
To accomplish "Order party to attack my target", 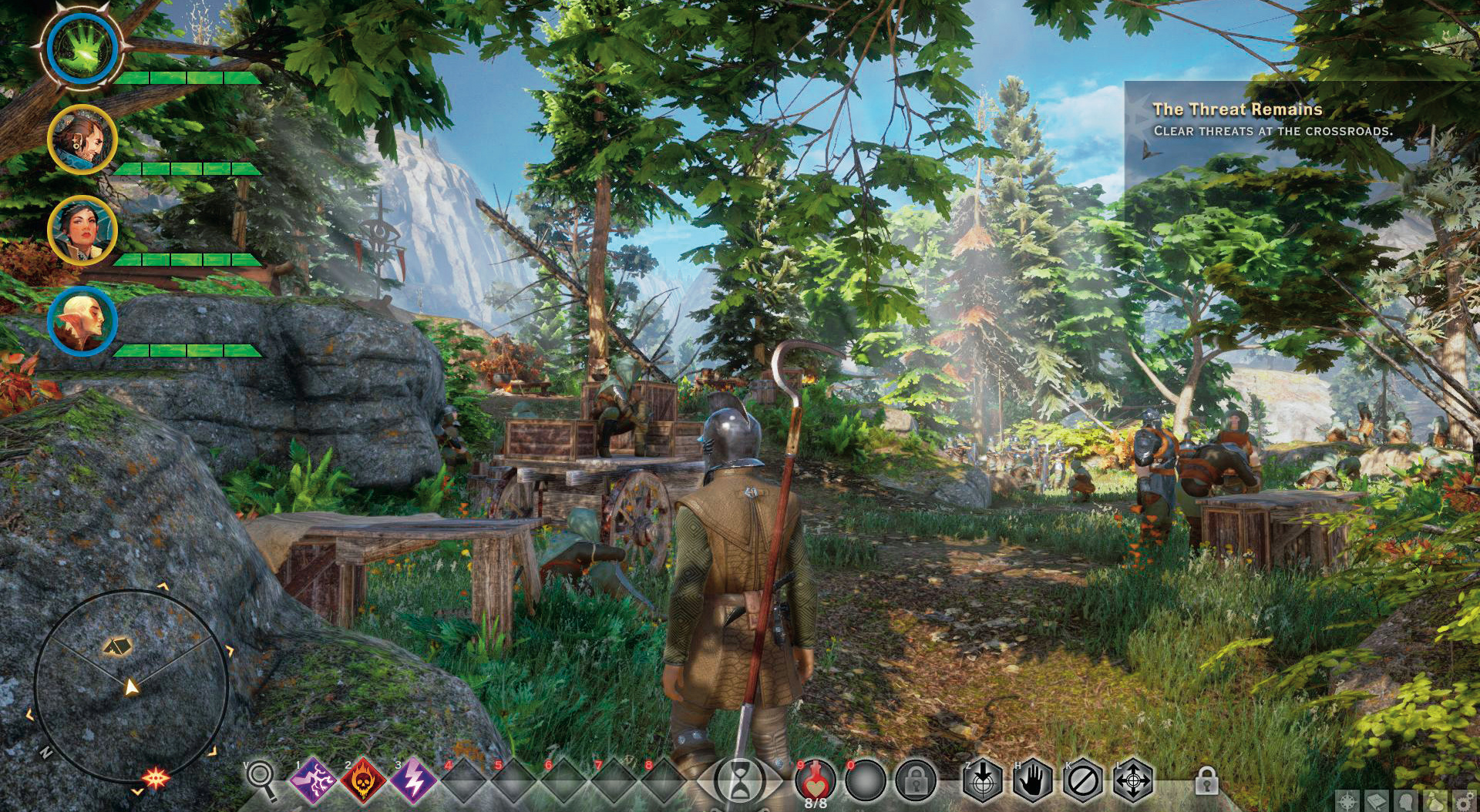I will pyautogui.click(x=982, y=781).
